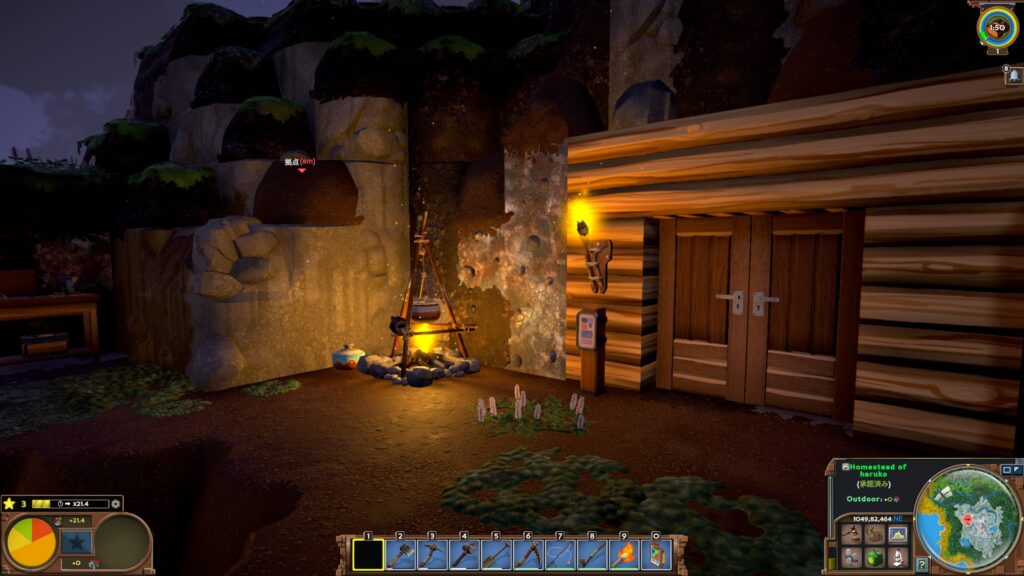Equip the torch from the hotbar
The image size is (1024, 576).
pyautogui.click(x=624, y=554)
